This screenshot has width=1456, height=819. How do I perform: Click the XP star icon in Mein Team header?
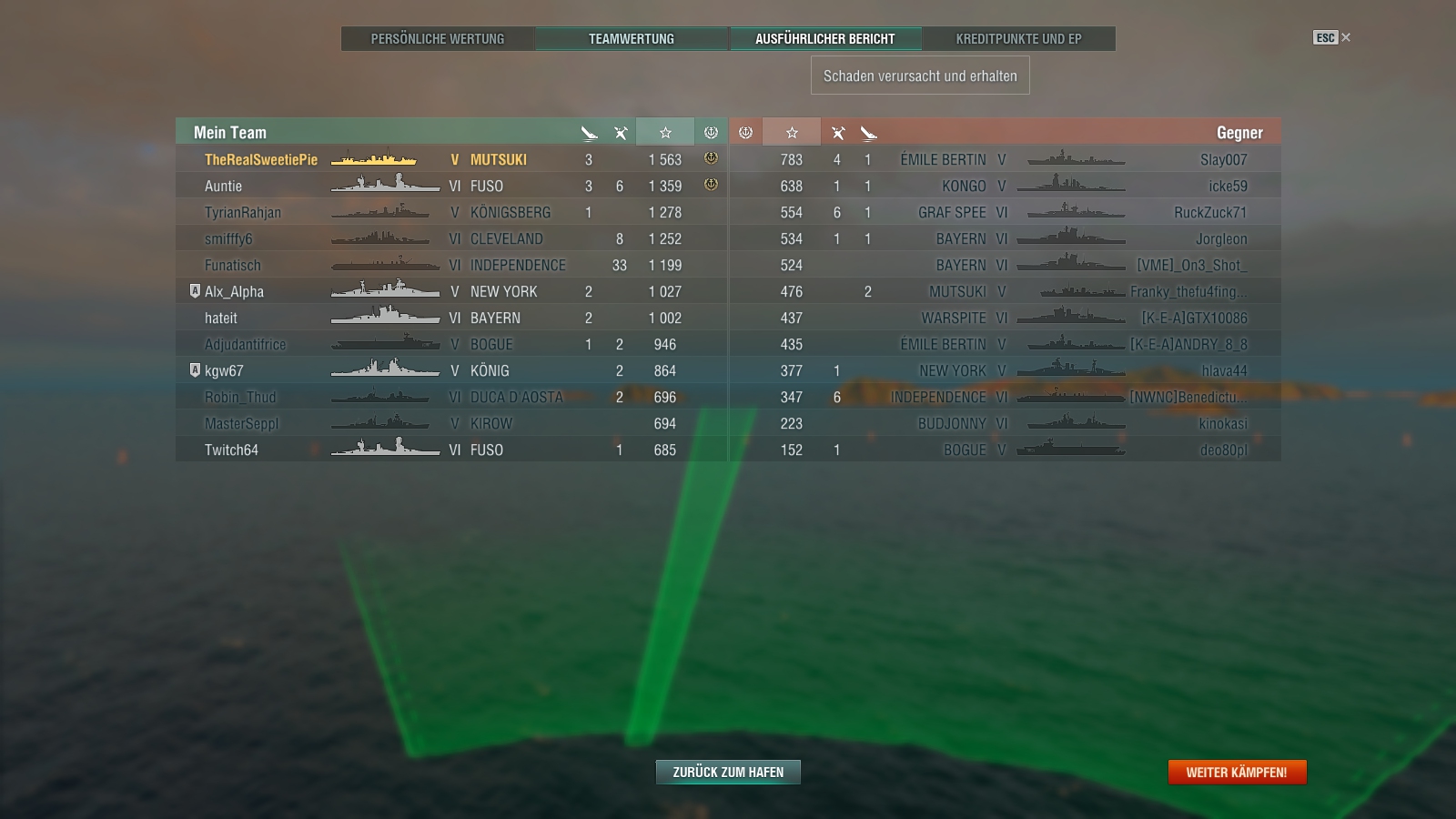665,132
